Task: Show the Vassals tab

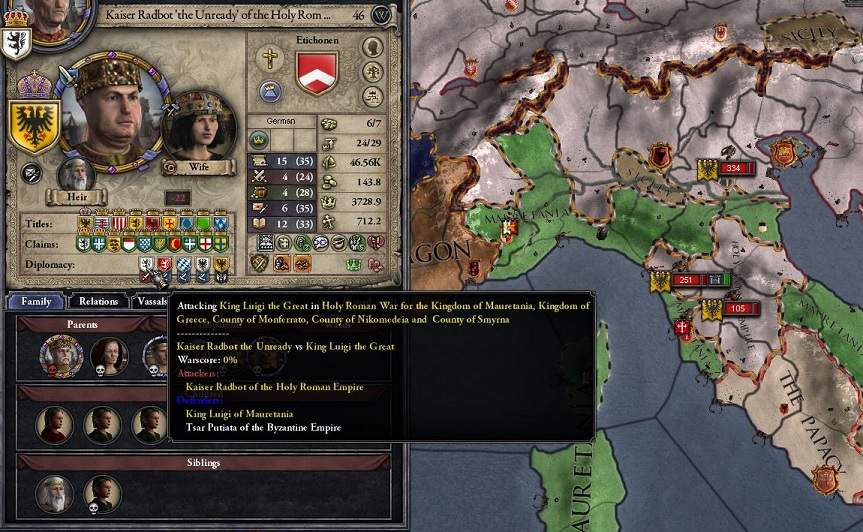Action: point(152,301)
